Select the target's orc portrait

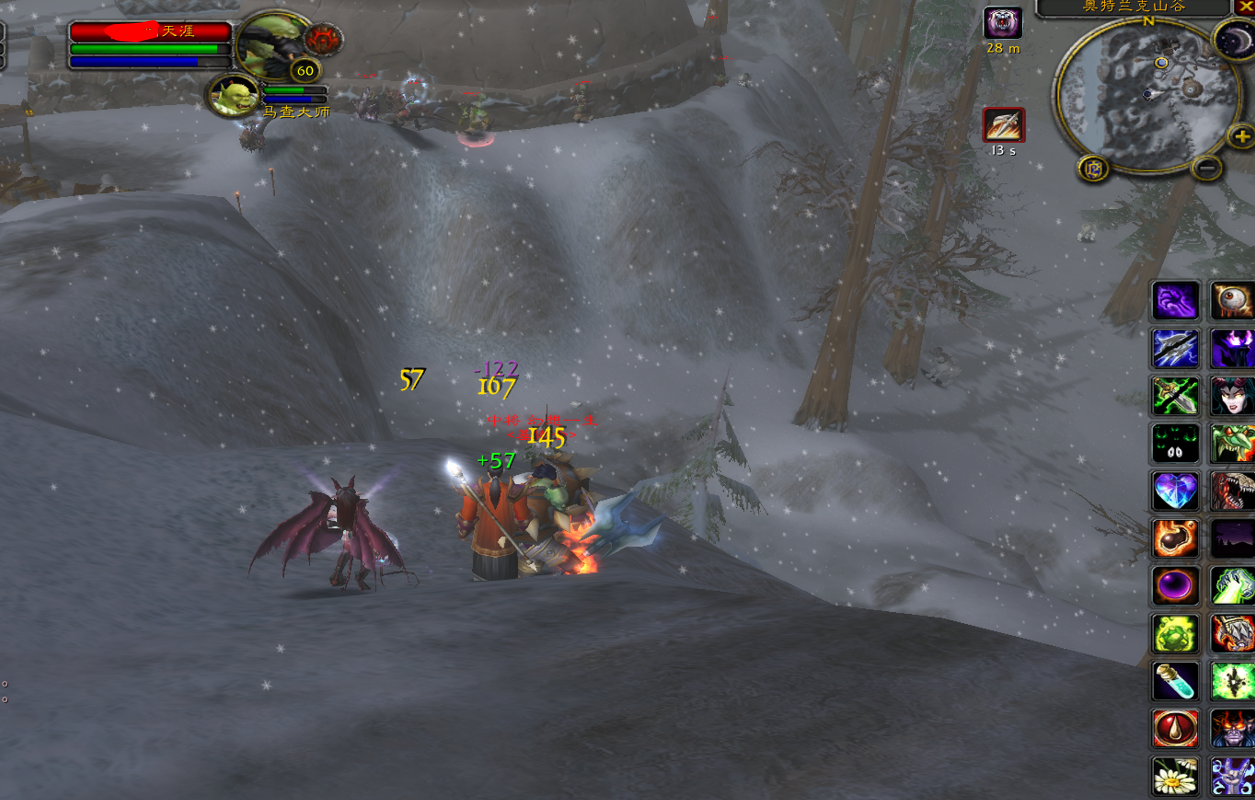point(274,44)
